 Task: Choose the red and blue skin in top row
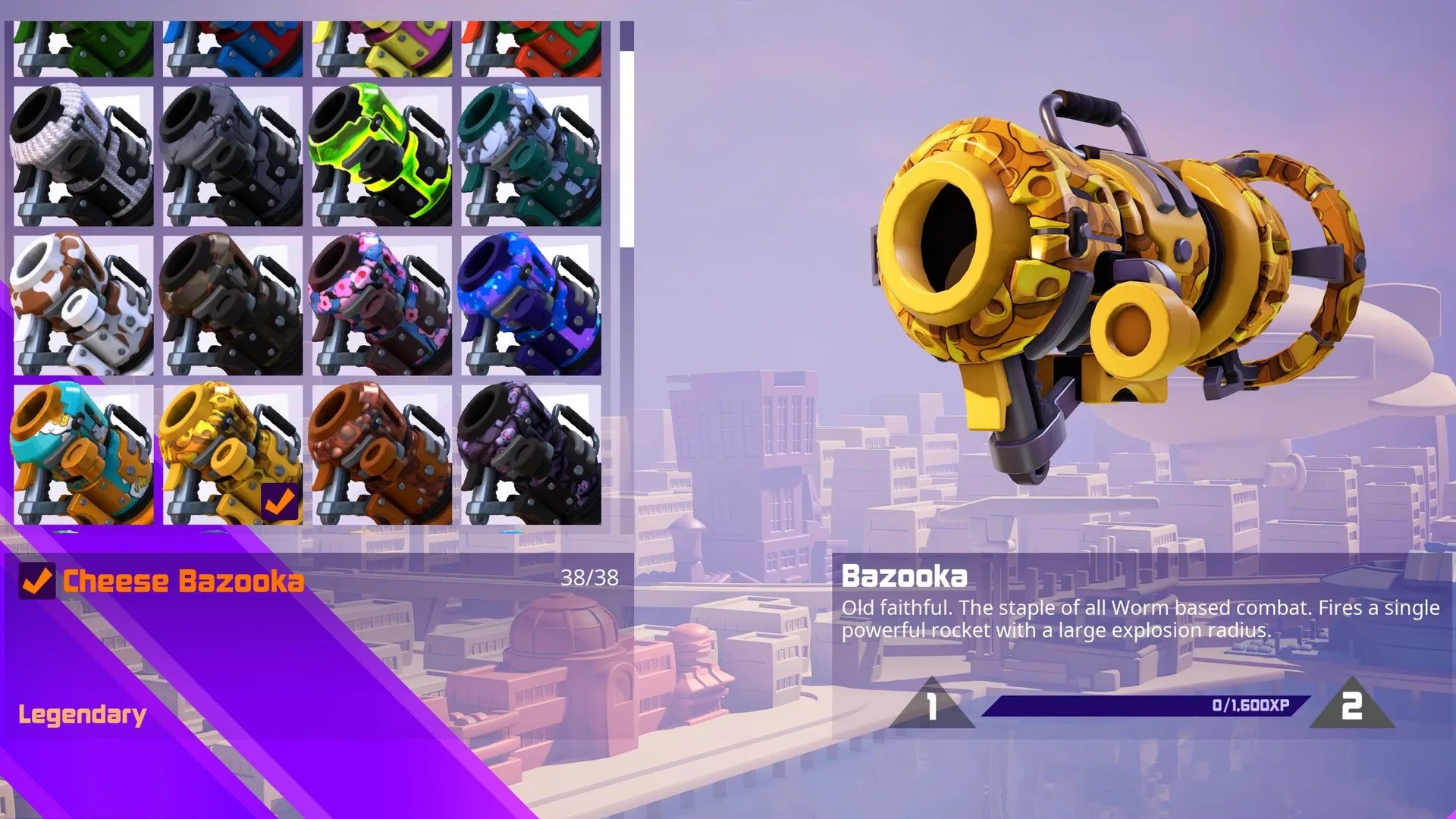pos(235,45)
